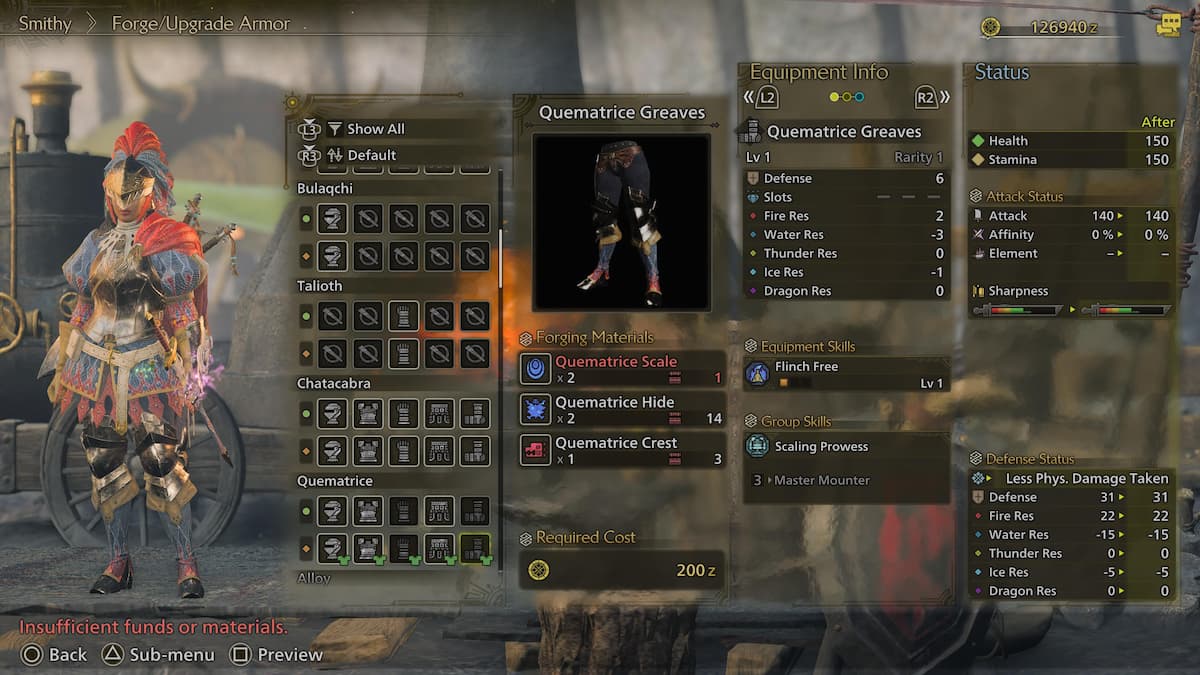Select Talioth arm armor in green-circle row

[x=403, y=316]
